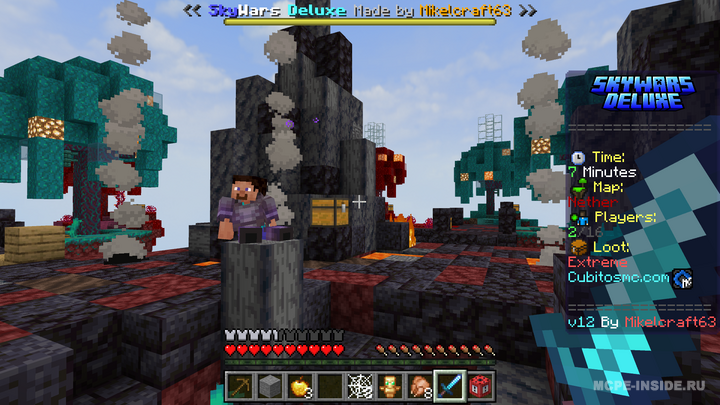The height and width of the screenshot is (405, 720).
Task: Pick the totem of undying slot
Action: pyautogui.click(x=390, y=385)
